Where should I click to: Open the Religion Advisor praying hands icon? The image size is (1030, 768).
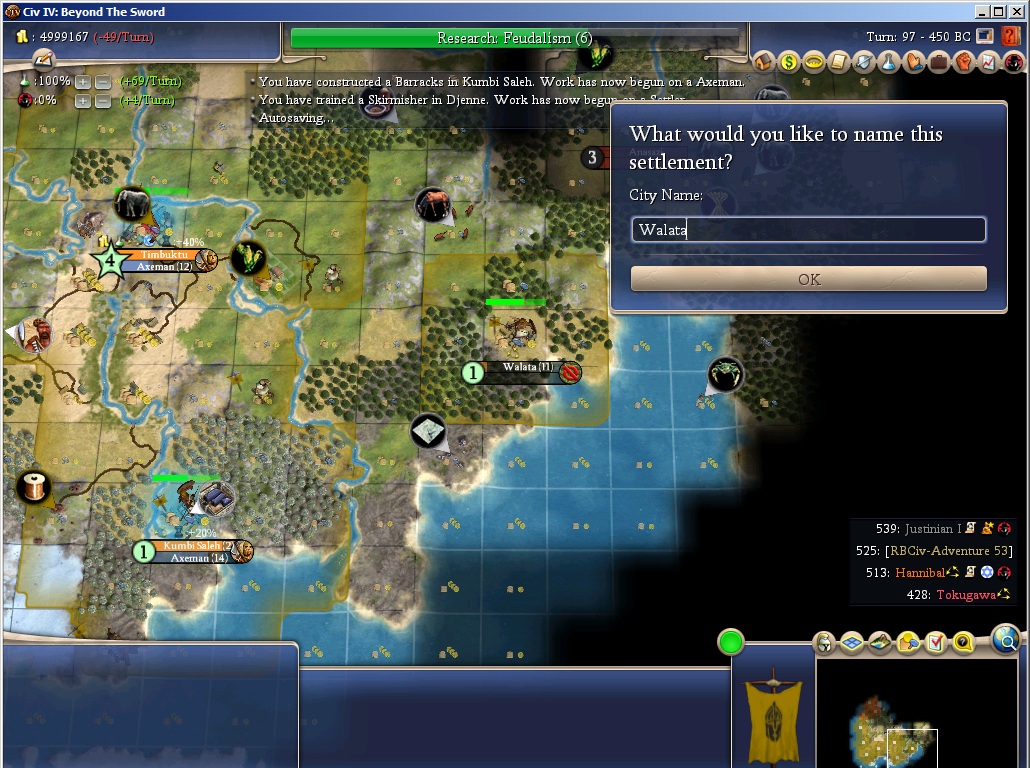point(914,62)
